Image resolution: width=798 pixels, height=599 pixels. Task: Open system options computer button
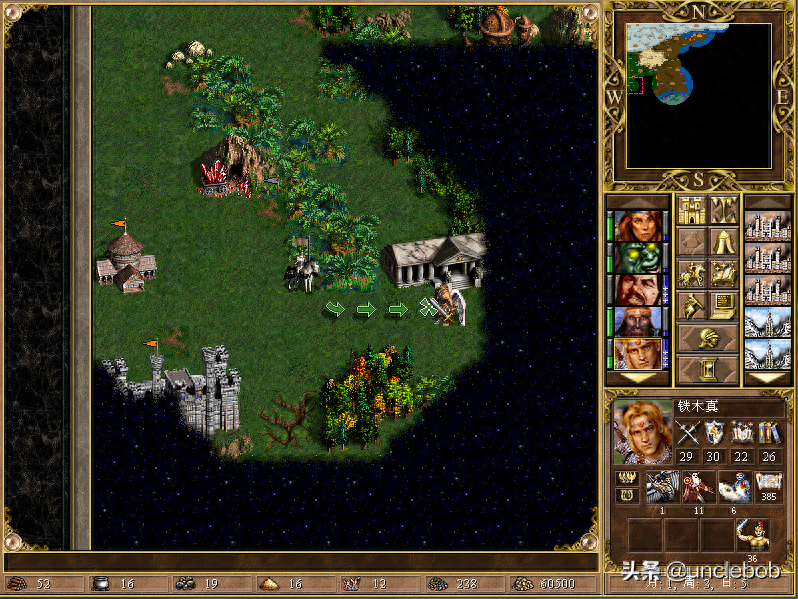pyautogui.click(x=723, y=306)
